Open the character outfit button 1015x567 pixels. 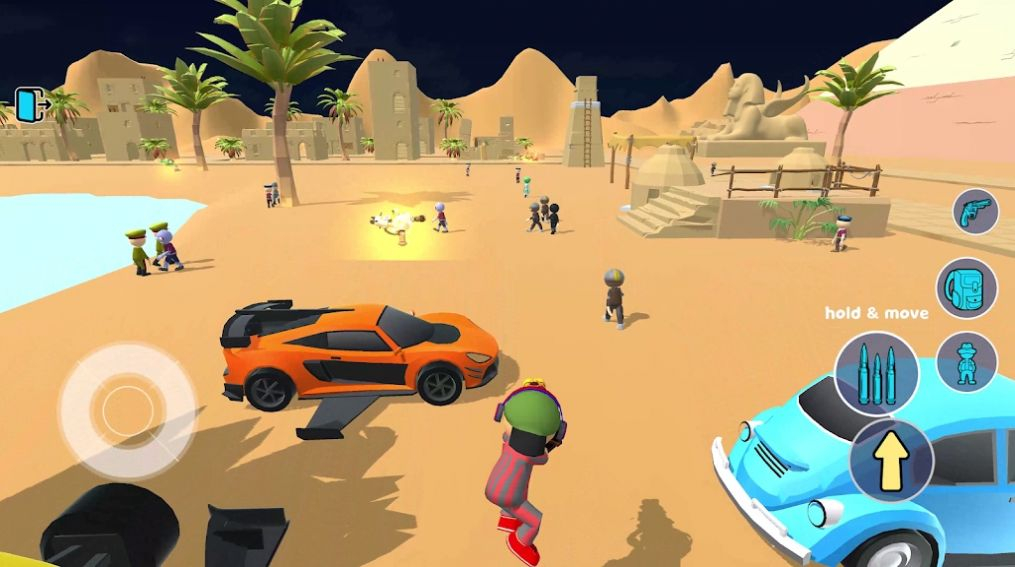[966, 361]
